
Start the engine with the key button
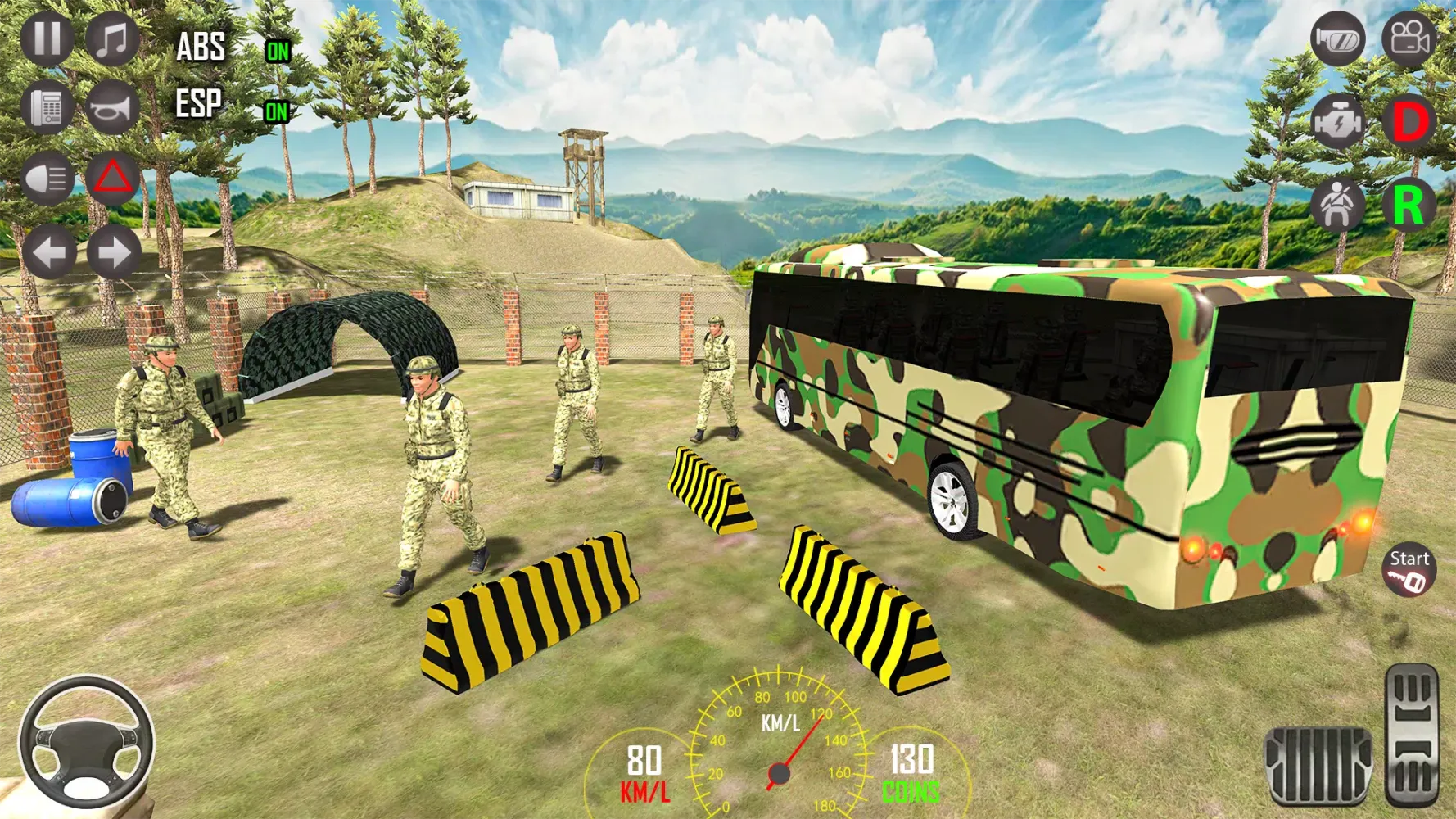point(1408,570)
